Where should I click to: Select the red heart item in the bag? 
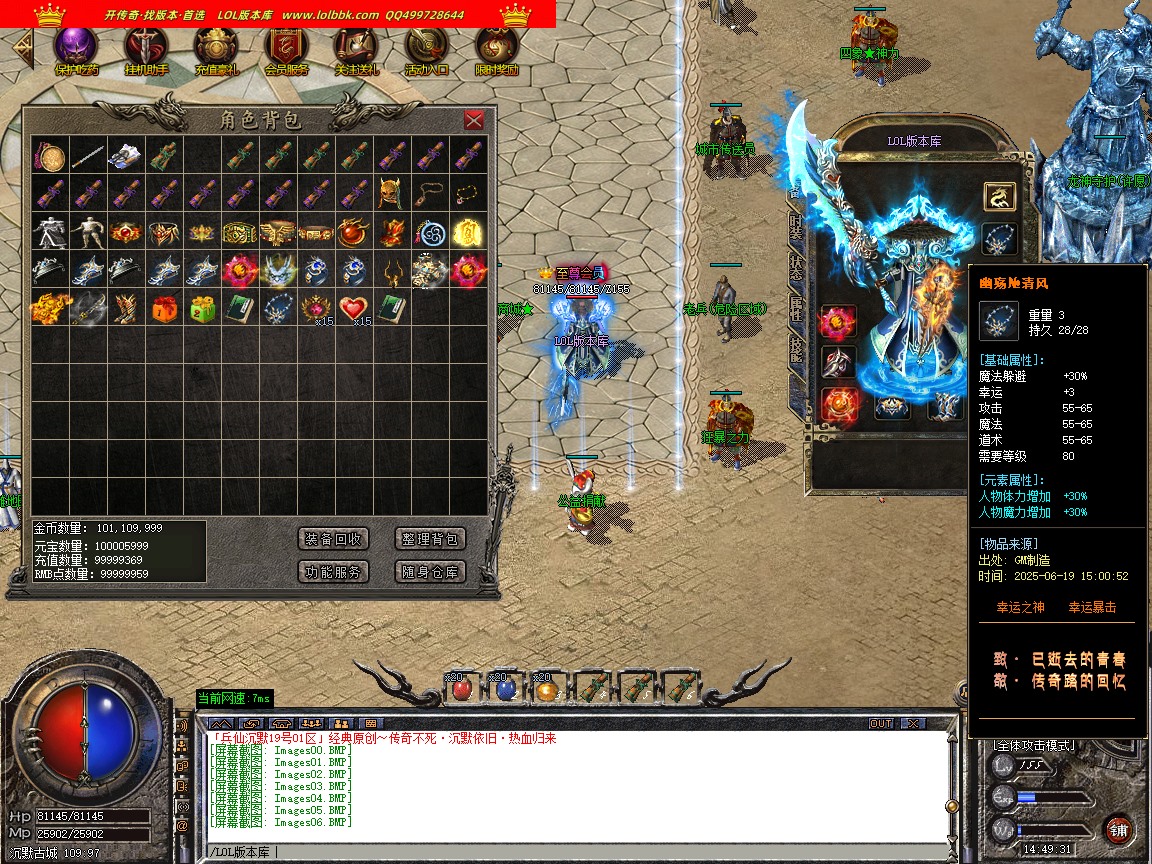tap(352, 308)
